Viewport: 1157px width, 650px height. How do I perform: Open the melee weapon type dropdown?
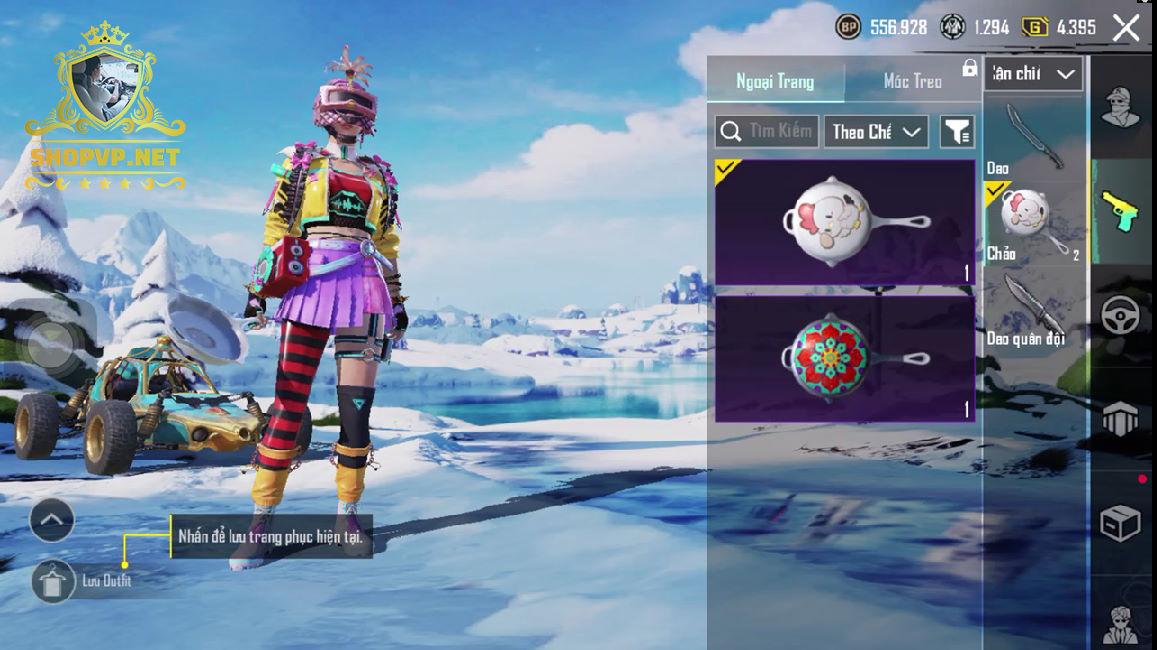(1034, 73)
